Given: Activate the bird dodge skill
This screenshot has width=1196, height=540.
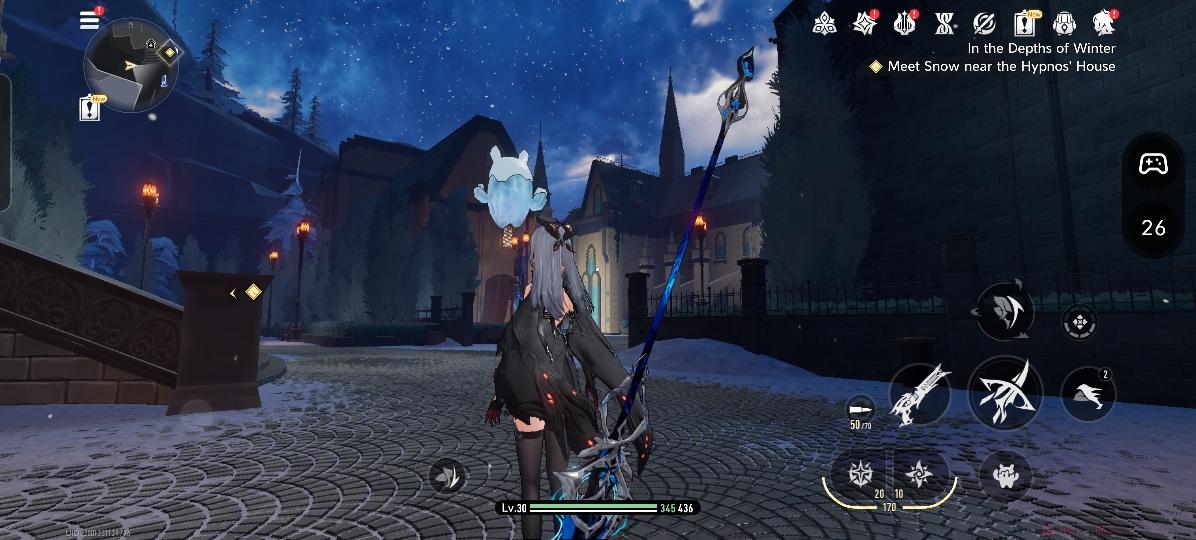Looking at the screenshot, I should point(1087,394).
